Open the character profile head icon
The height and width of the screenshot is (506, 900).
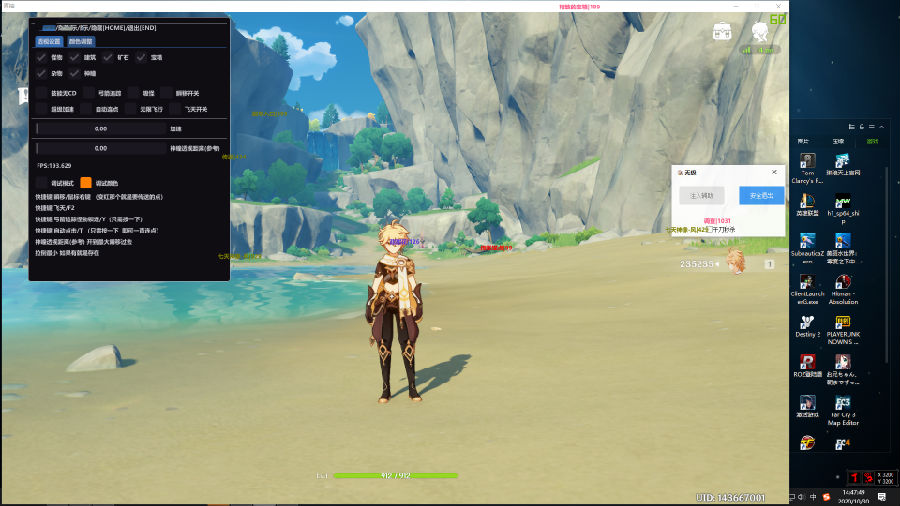click(760, 31)
